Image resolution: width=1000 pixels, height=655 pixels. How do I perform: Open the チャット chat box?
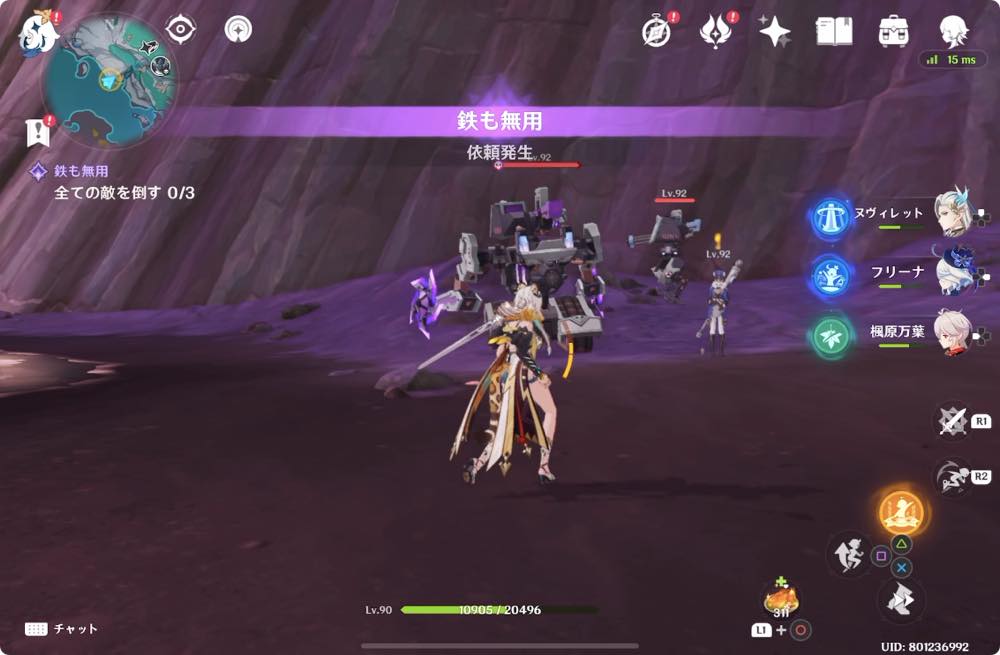click(x=62, y=628)
